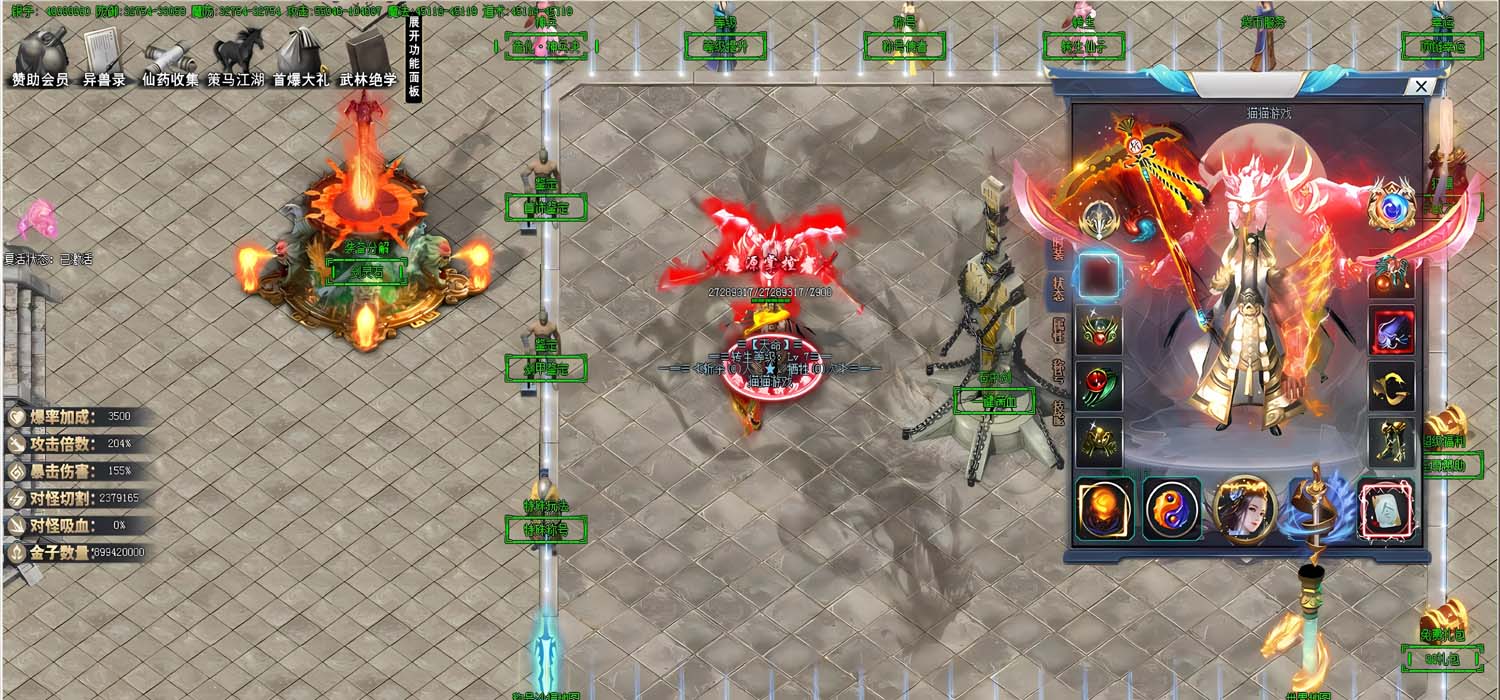Select the female portrait slot
Viewport: 1500px width, 700px height.
point(1243,508)
